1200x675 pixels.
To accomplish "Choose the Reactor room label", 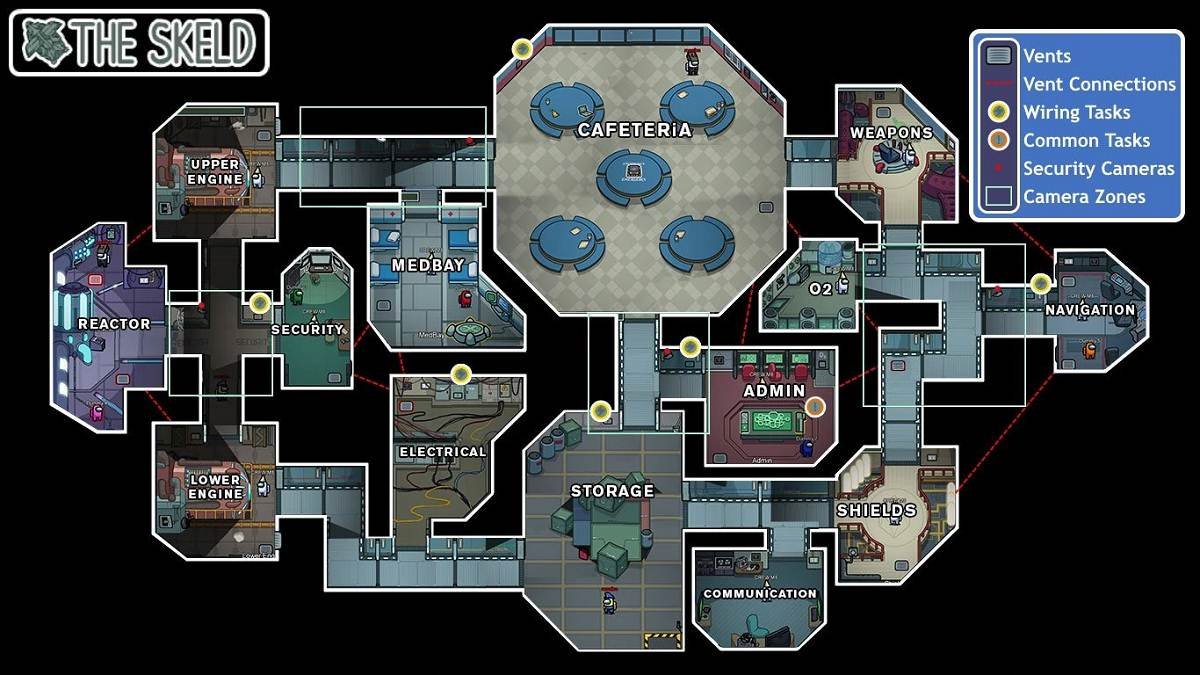I will pos(114,324).
